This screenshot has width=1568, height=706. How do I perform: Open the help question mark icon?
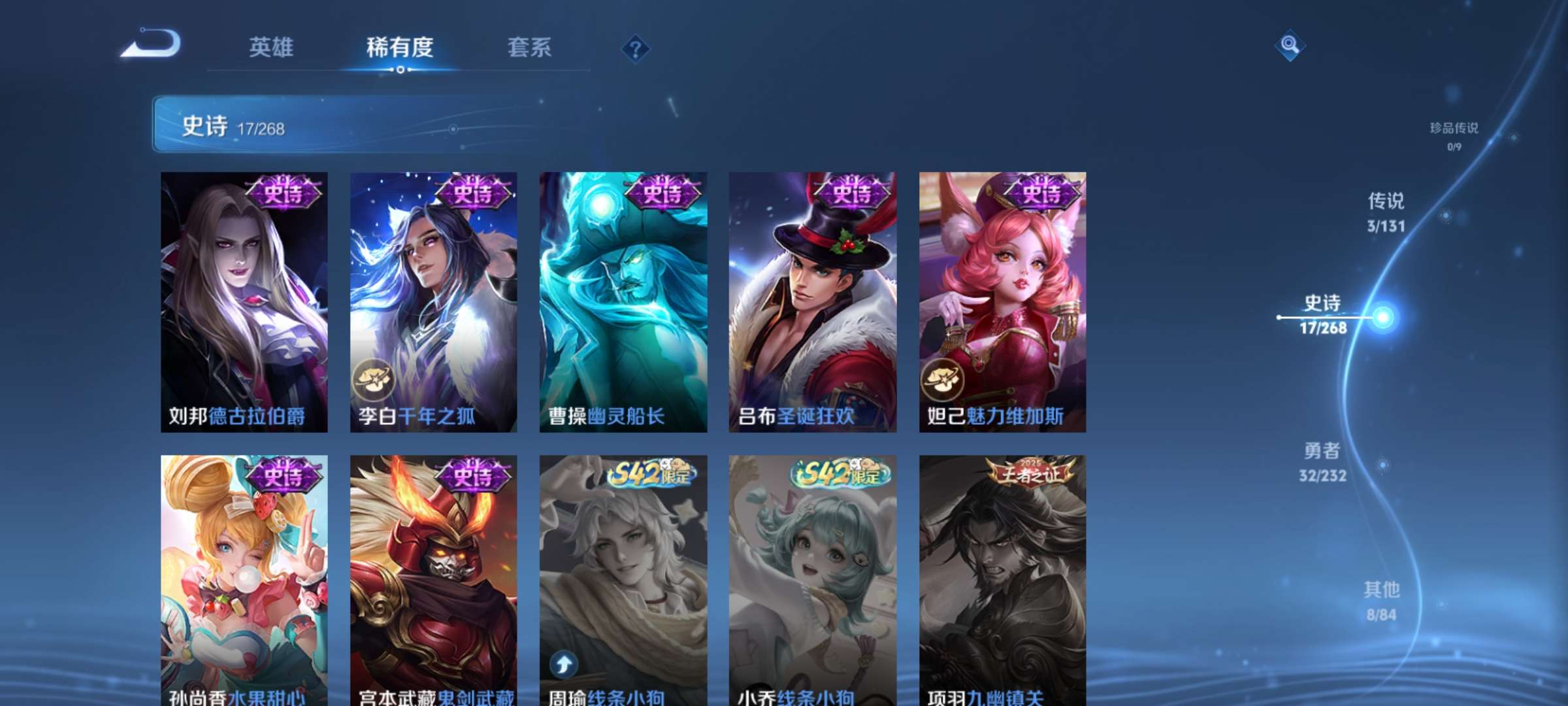coord(634,47)
